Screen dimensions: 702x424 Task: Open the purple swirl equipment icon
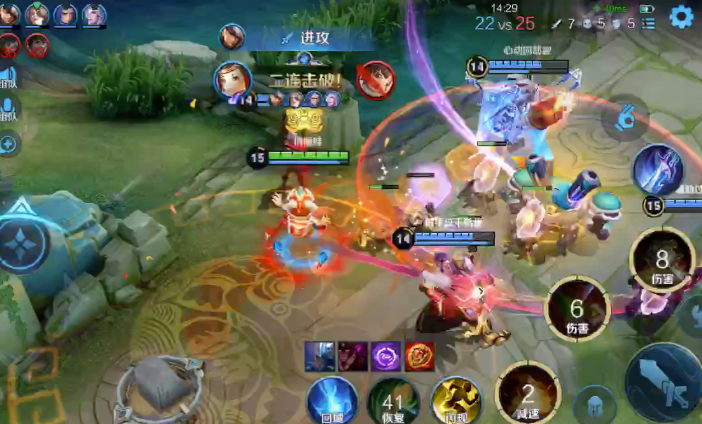[x=386, y=354]
